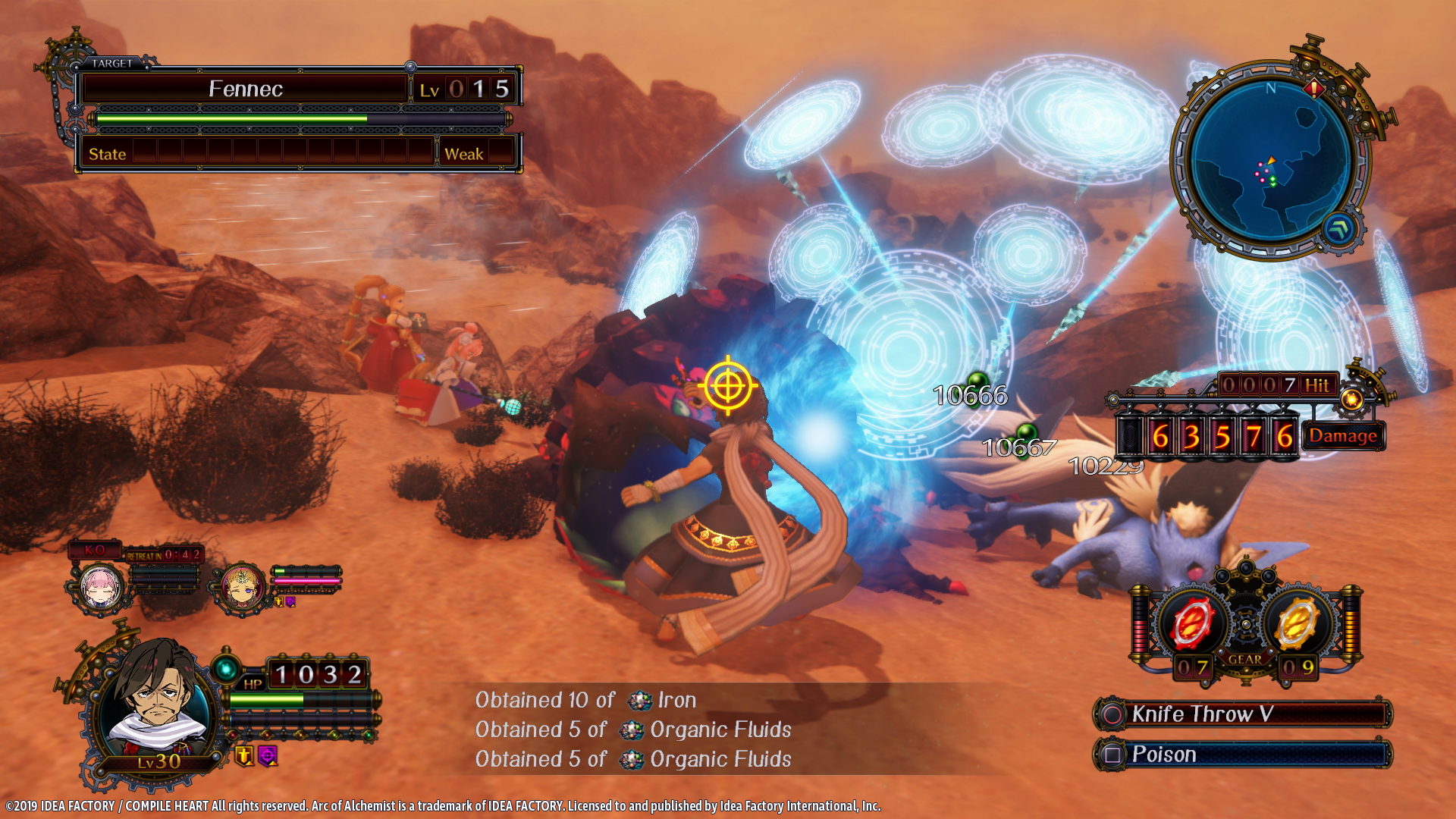This screenshot has width=1456, height=819.
Task: Expand the Weak section of the target panel
Action: (x=465, y=154)
